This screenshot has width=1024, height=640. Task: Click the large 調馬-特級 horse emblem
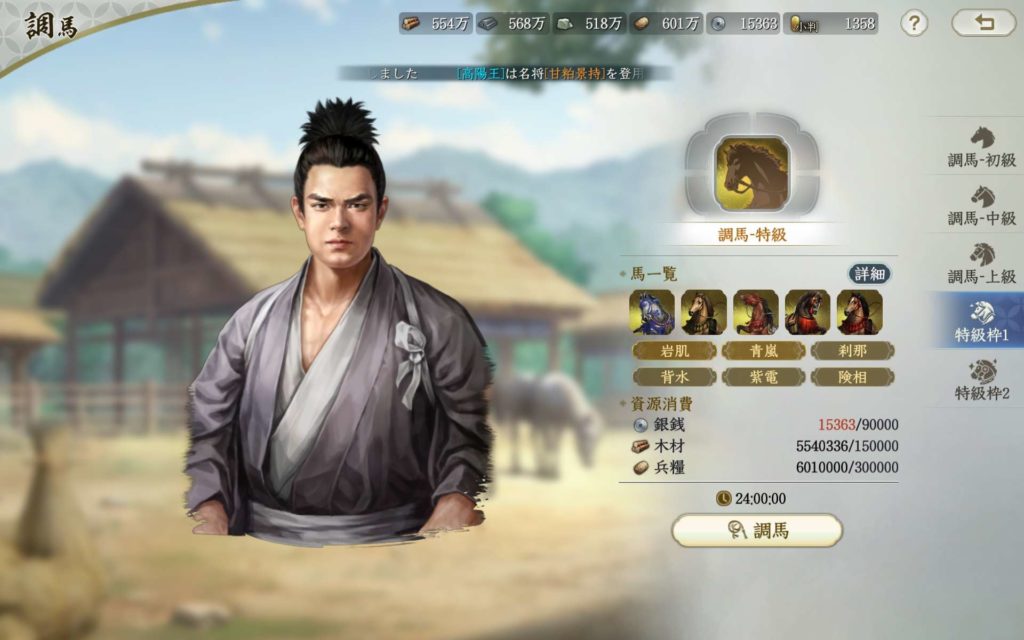coord(752,171)
